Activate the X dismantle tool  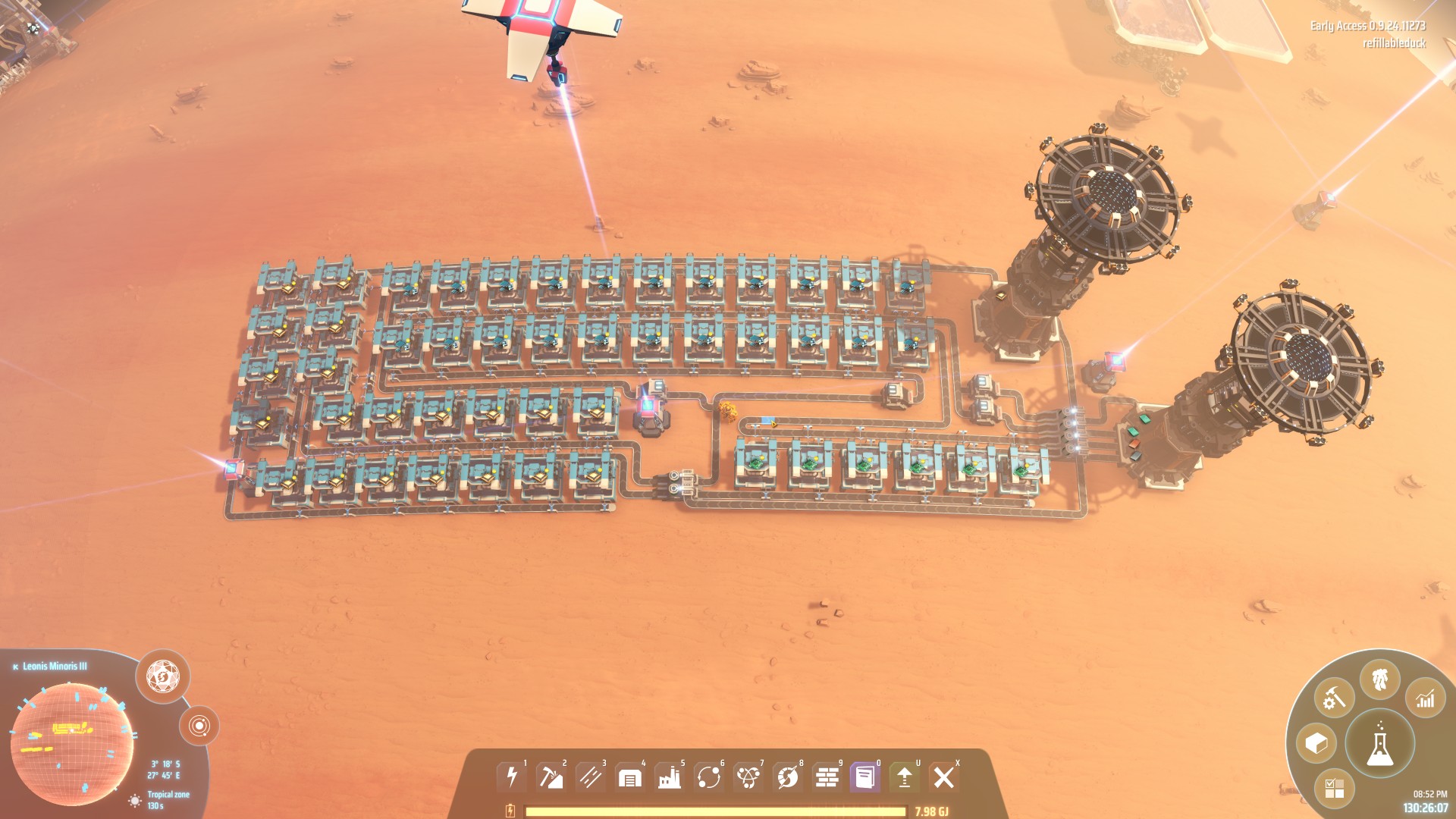944,777
